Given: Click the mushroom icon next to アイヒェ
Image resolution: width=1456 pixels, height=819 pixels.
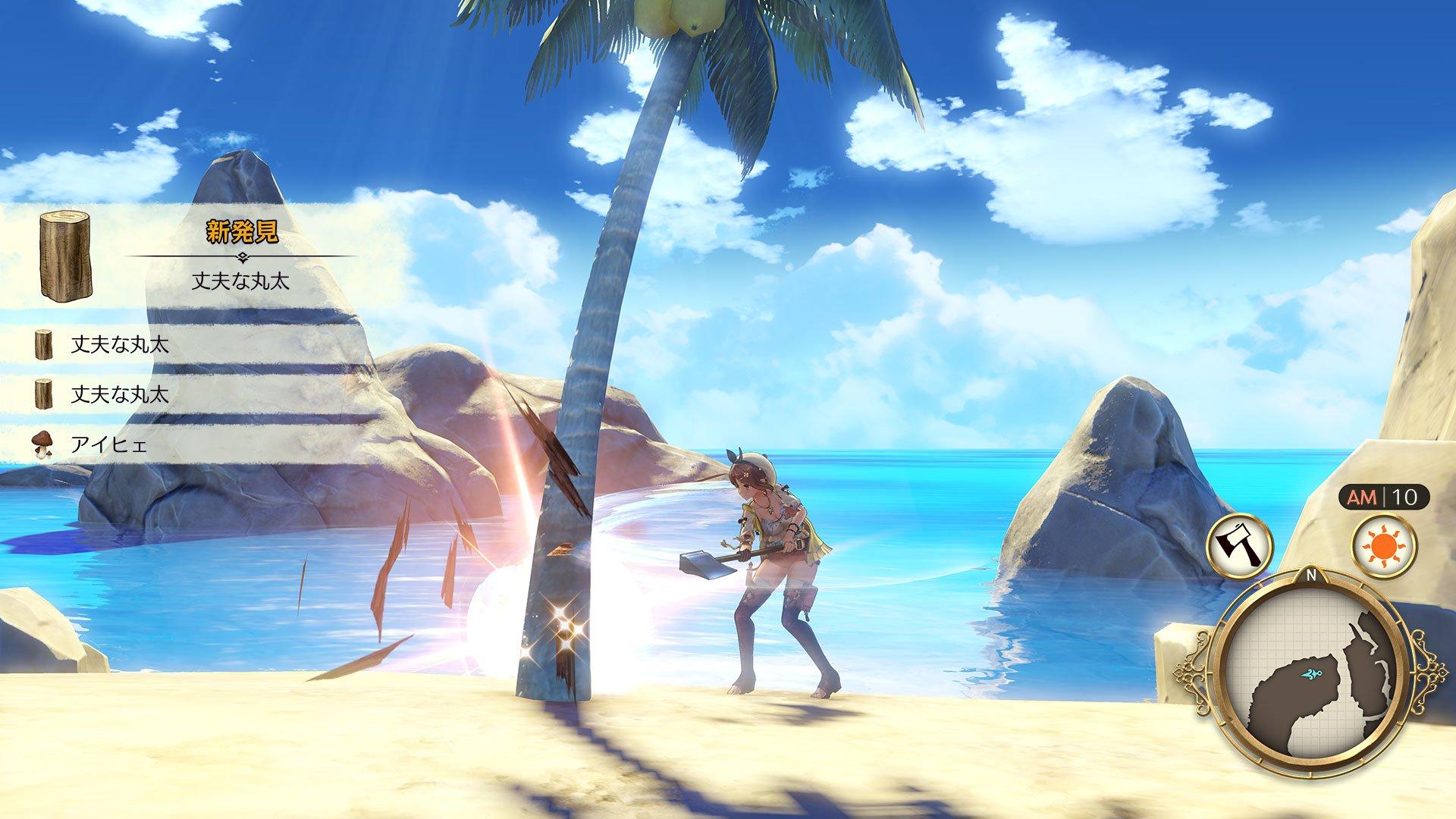Looking at the screenshot, I should click(x=42, y=443).
